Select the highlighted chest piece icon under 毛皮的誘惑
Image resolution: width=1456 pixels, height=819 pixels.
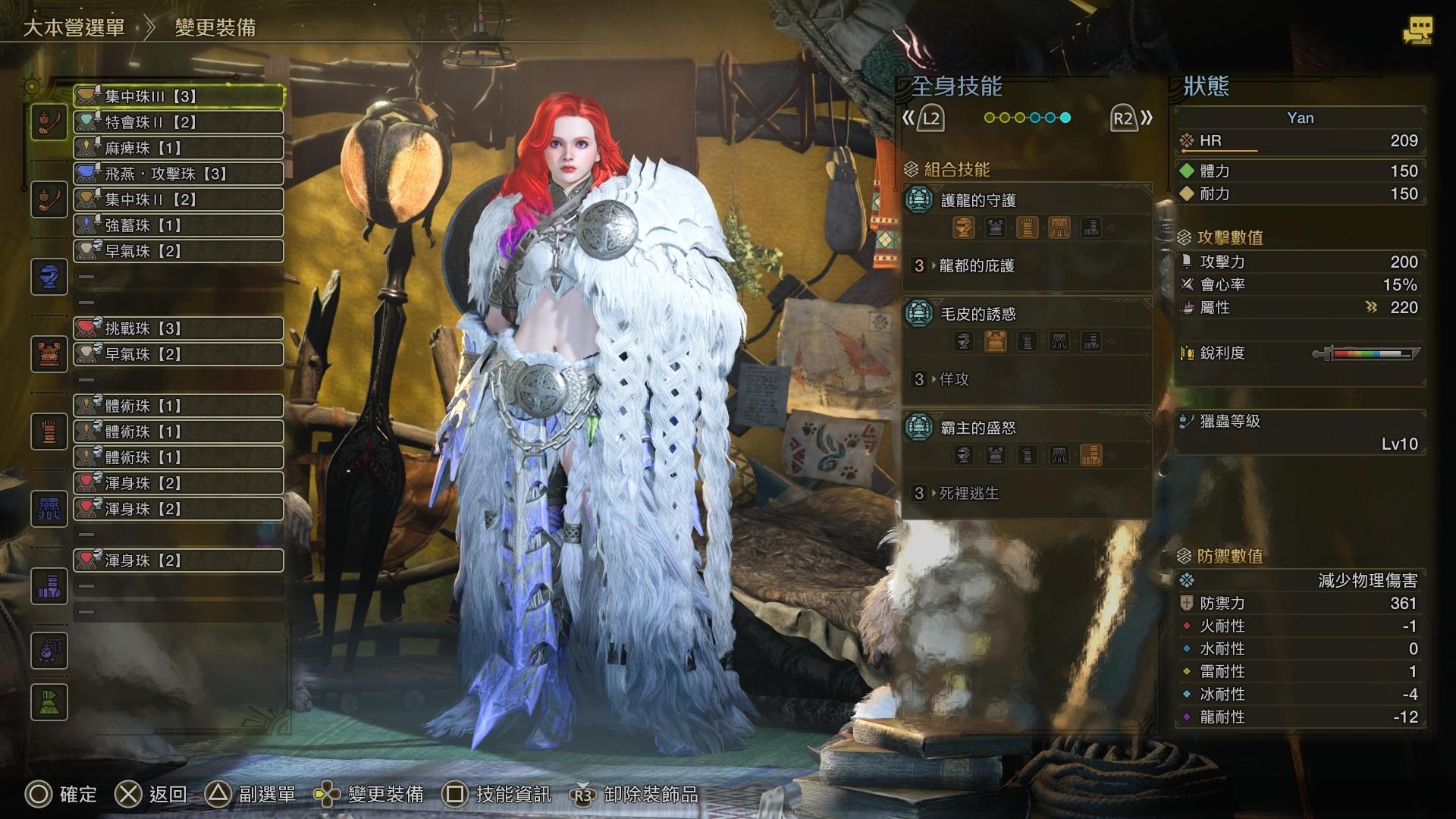996,341
